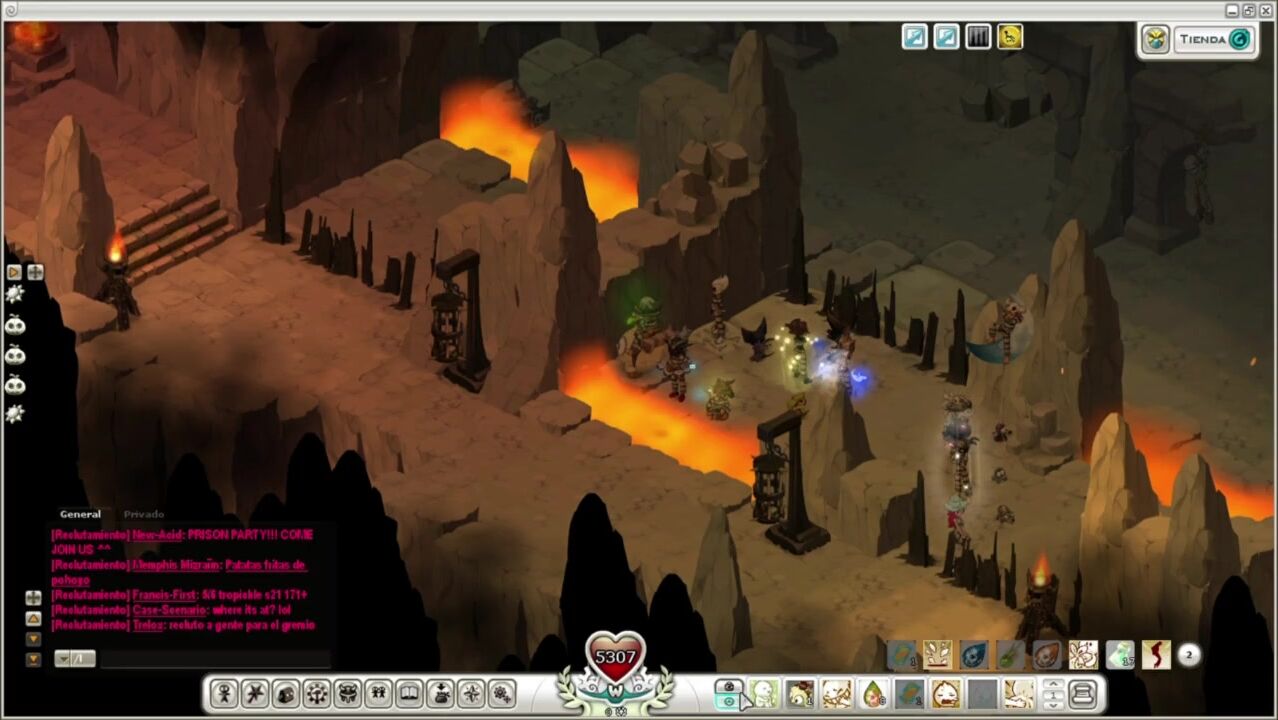Click the chat text input field
Image resolution: width=1278 pixels, height=720 pixels.
pyautogui.click(x=214, y=658)
